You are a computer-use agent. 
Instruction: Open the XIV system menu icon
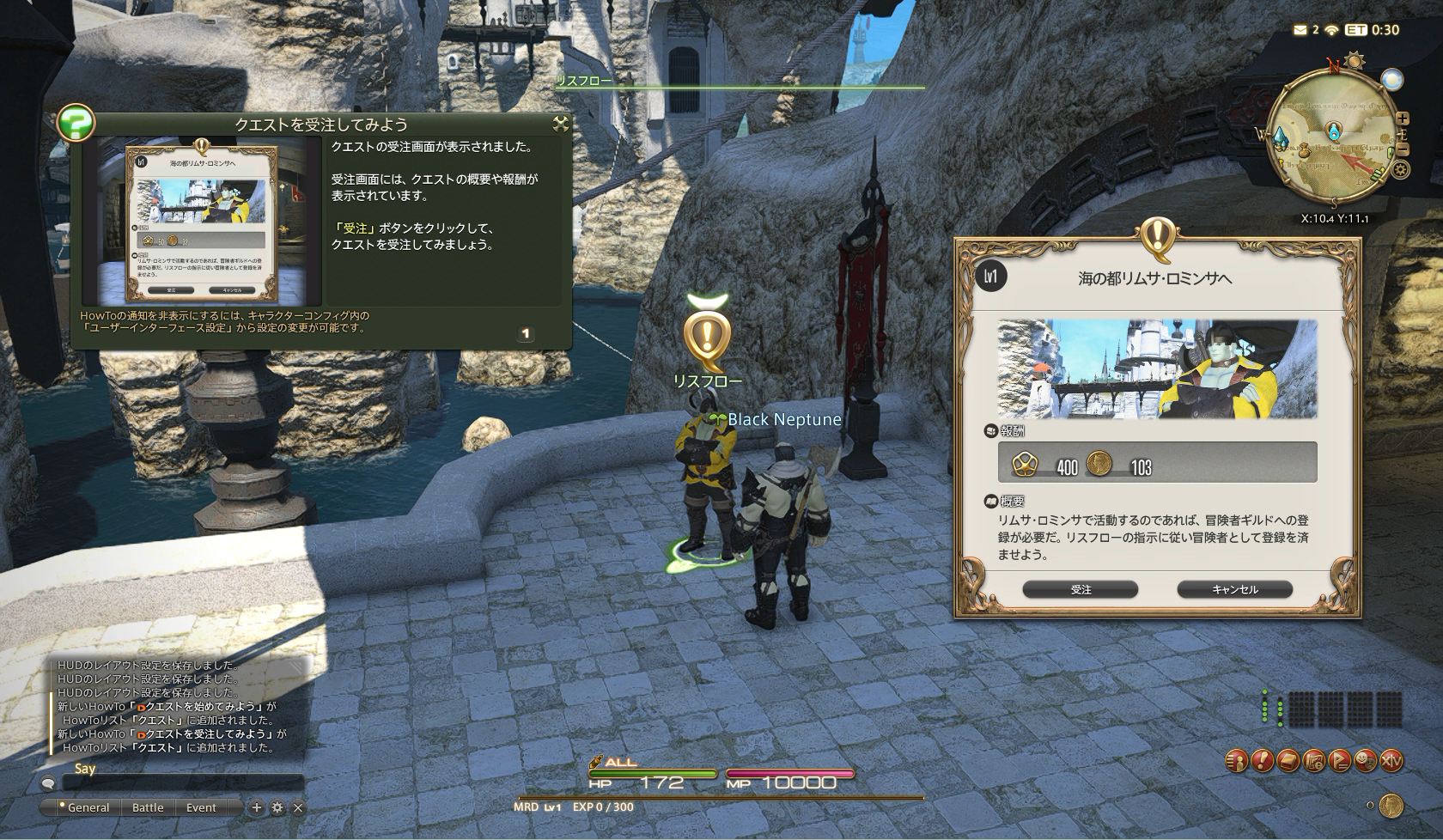pyautogui.click(x=1391, y=760)
